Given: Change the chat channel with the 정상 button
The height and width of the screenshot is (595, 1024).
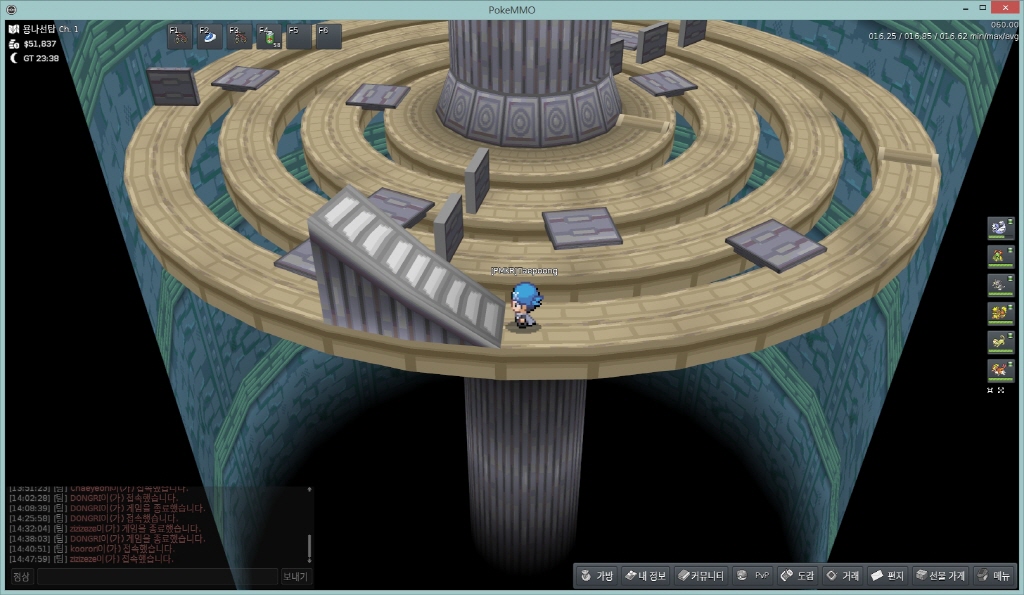Looking at the screenshot, I should tap(21, 577).
